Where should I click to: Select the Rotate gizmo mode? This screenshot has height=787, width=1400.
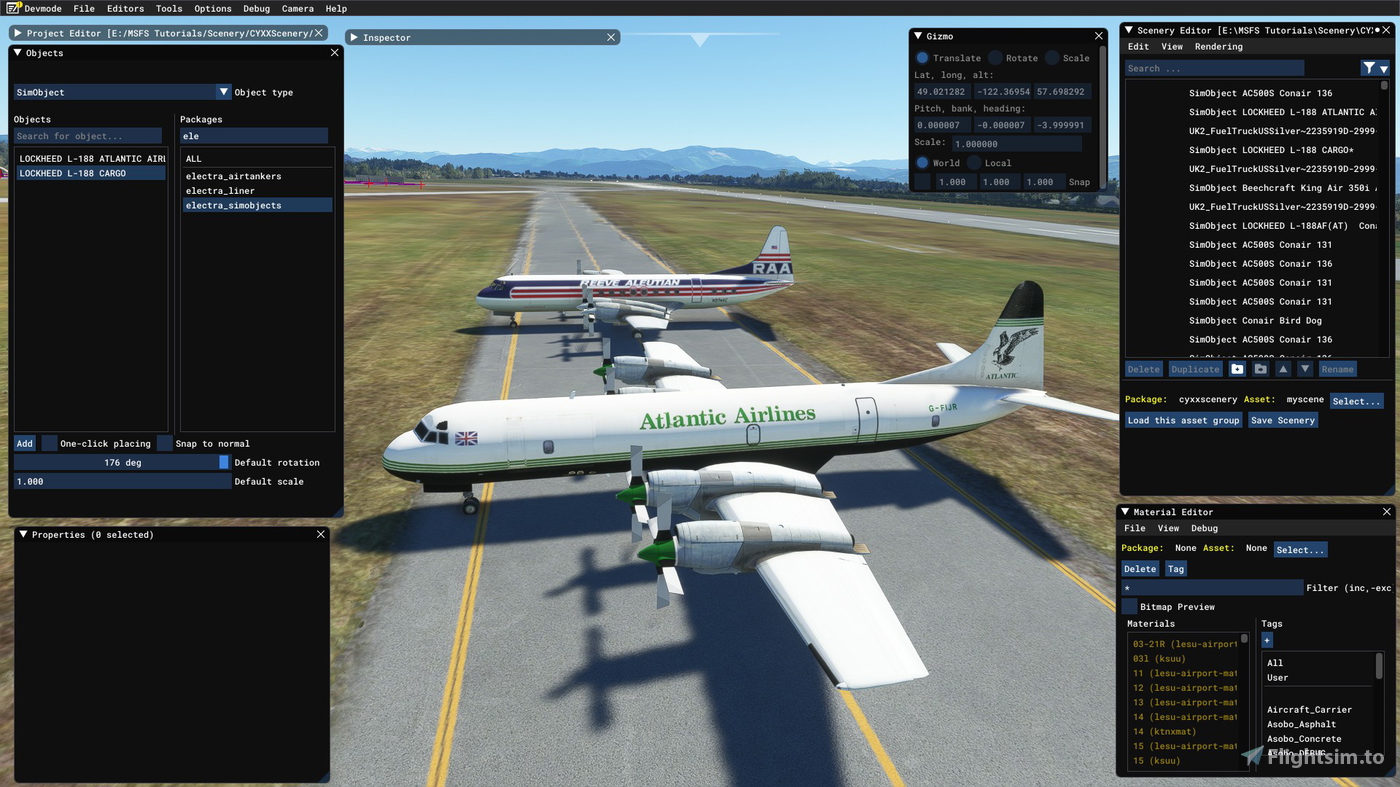tap(996, 58)
